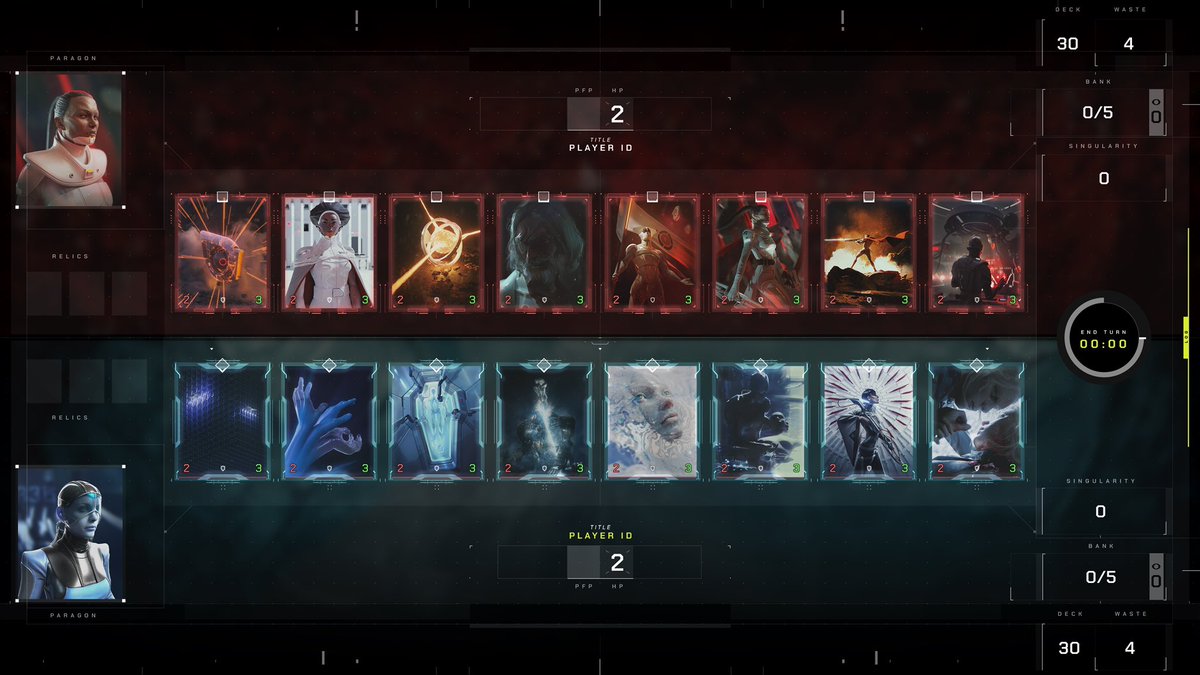Viewport: 1200px width, 675px height.
Task: Pick the blue card with pale face and red lips
Action: tap(653, 420)
